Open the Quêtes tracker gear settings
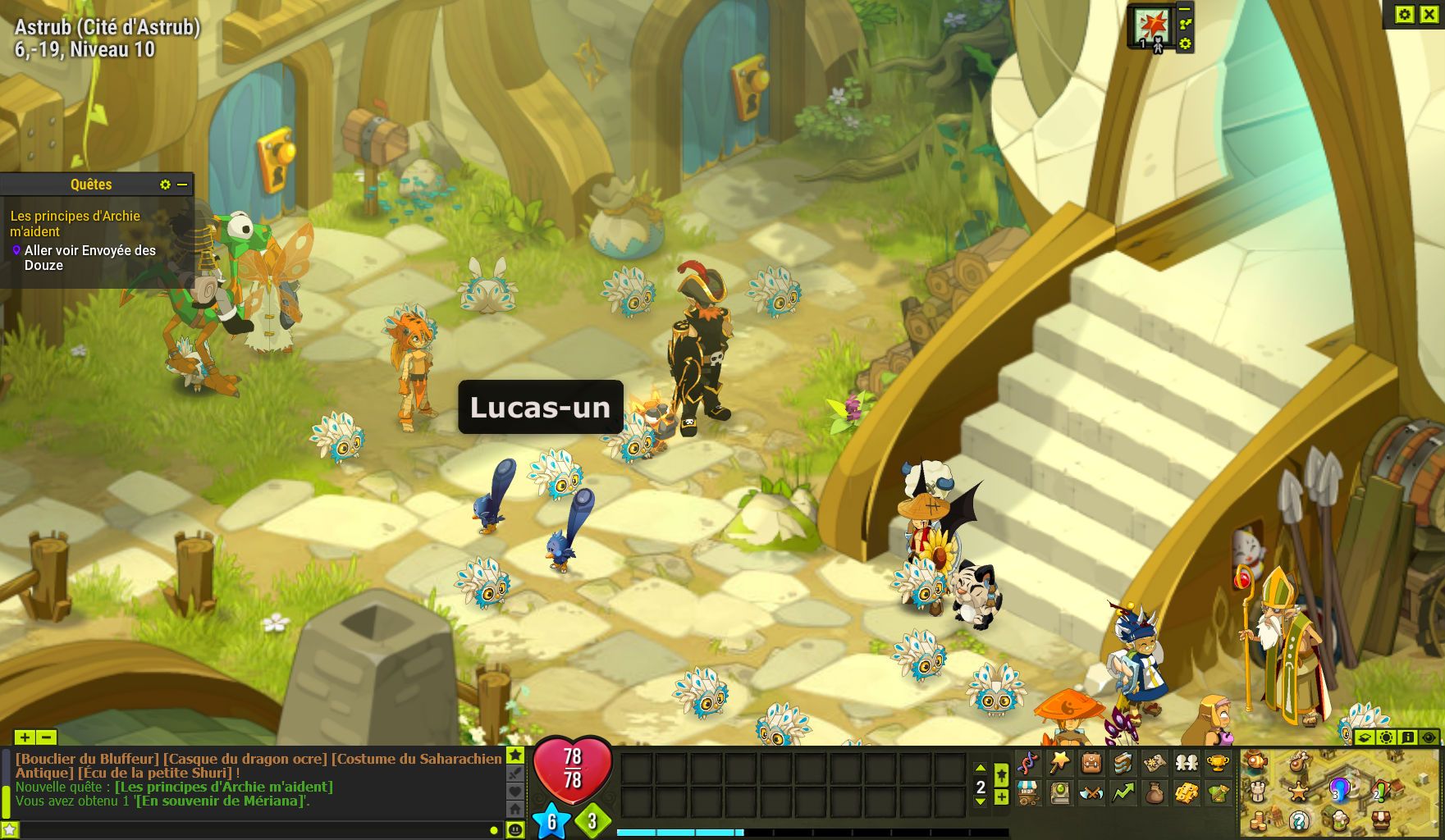 (165, 185)
